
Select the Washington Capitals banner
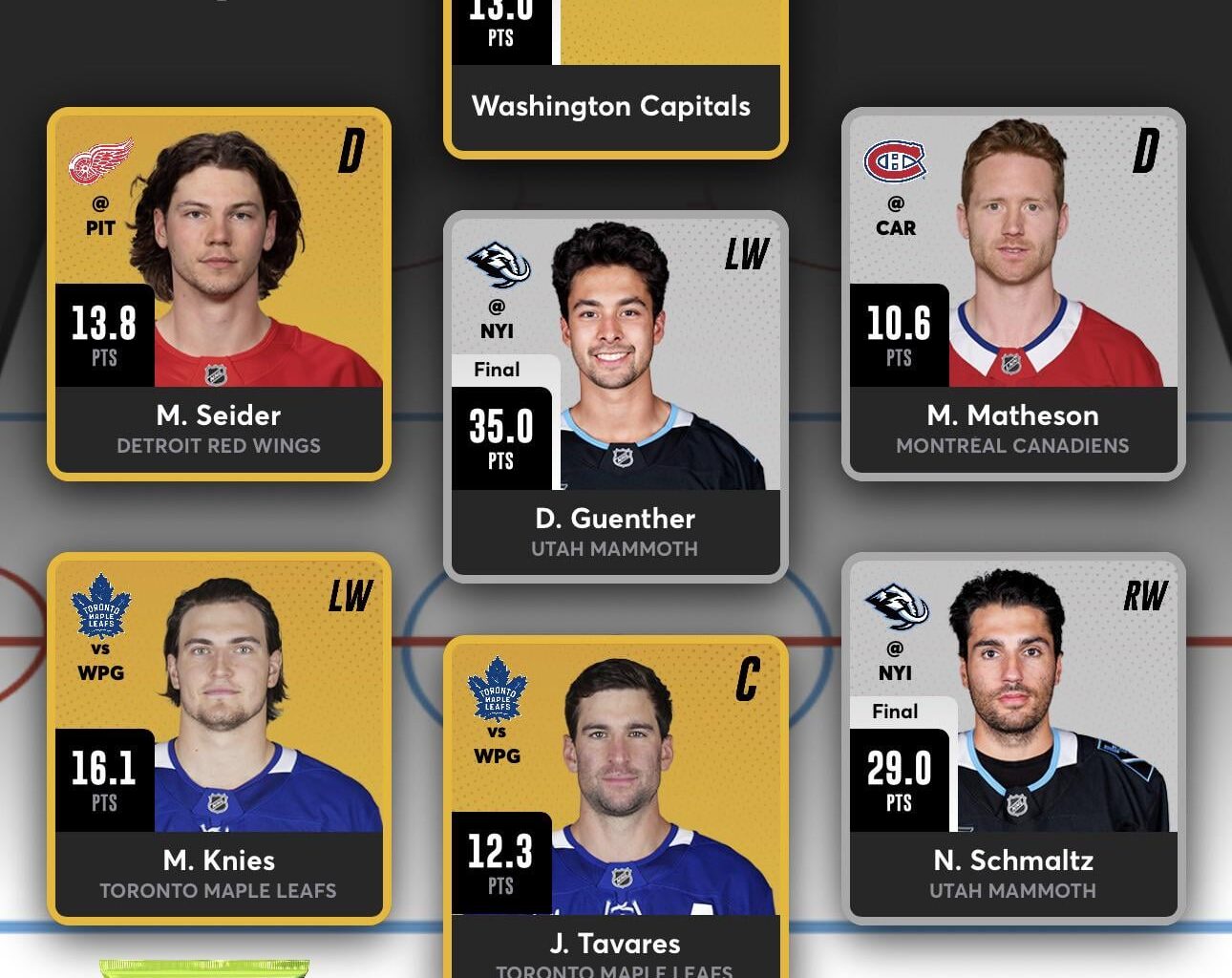(615, 107)
